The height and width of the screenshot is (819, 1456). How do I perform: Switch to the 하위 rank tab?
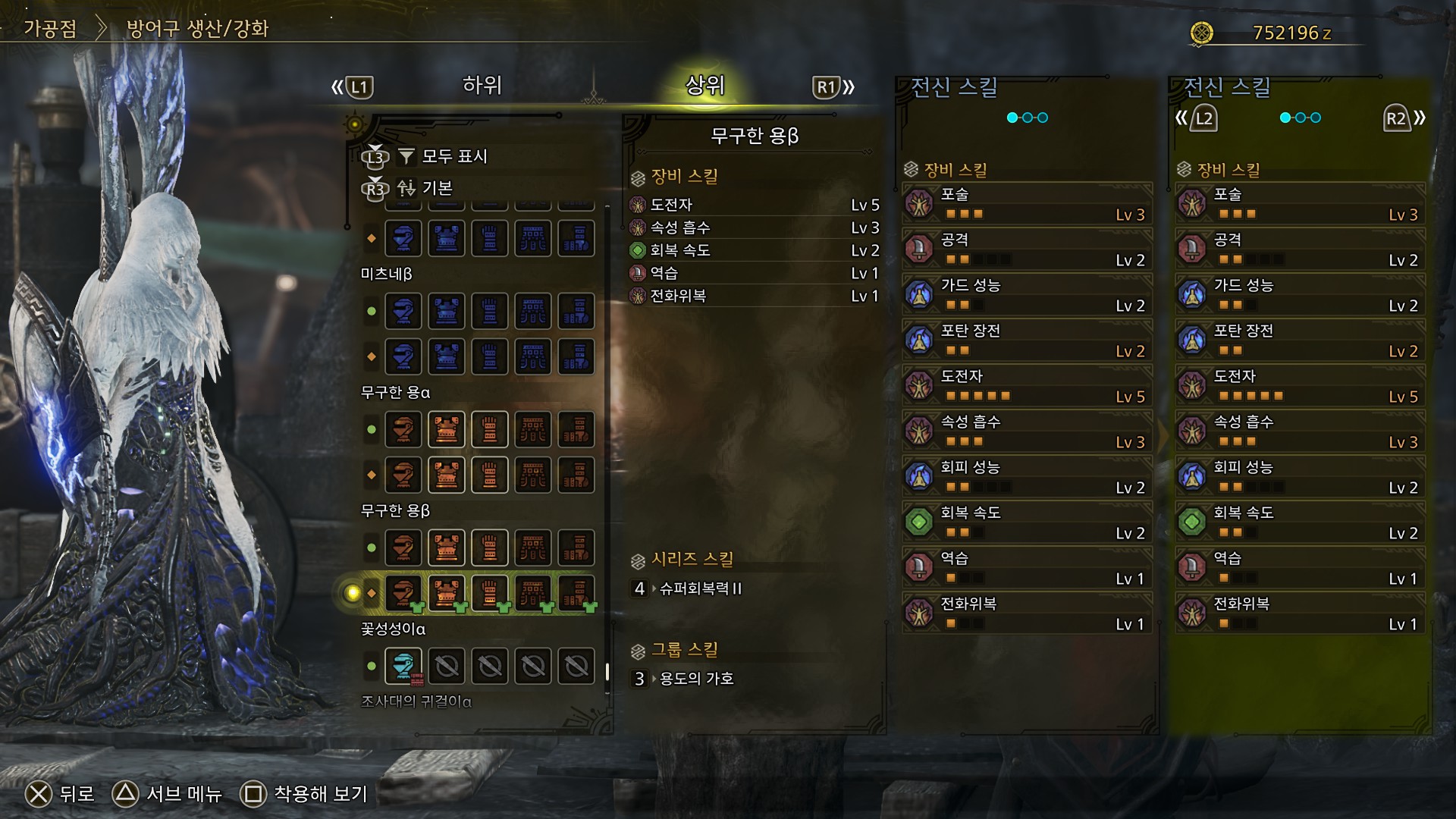coord(482,86)
